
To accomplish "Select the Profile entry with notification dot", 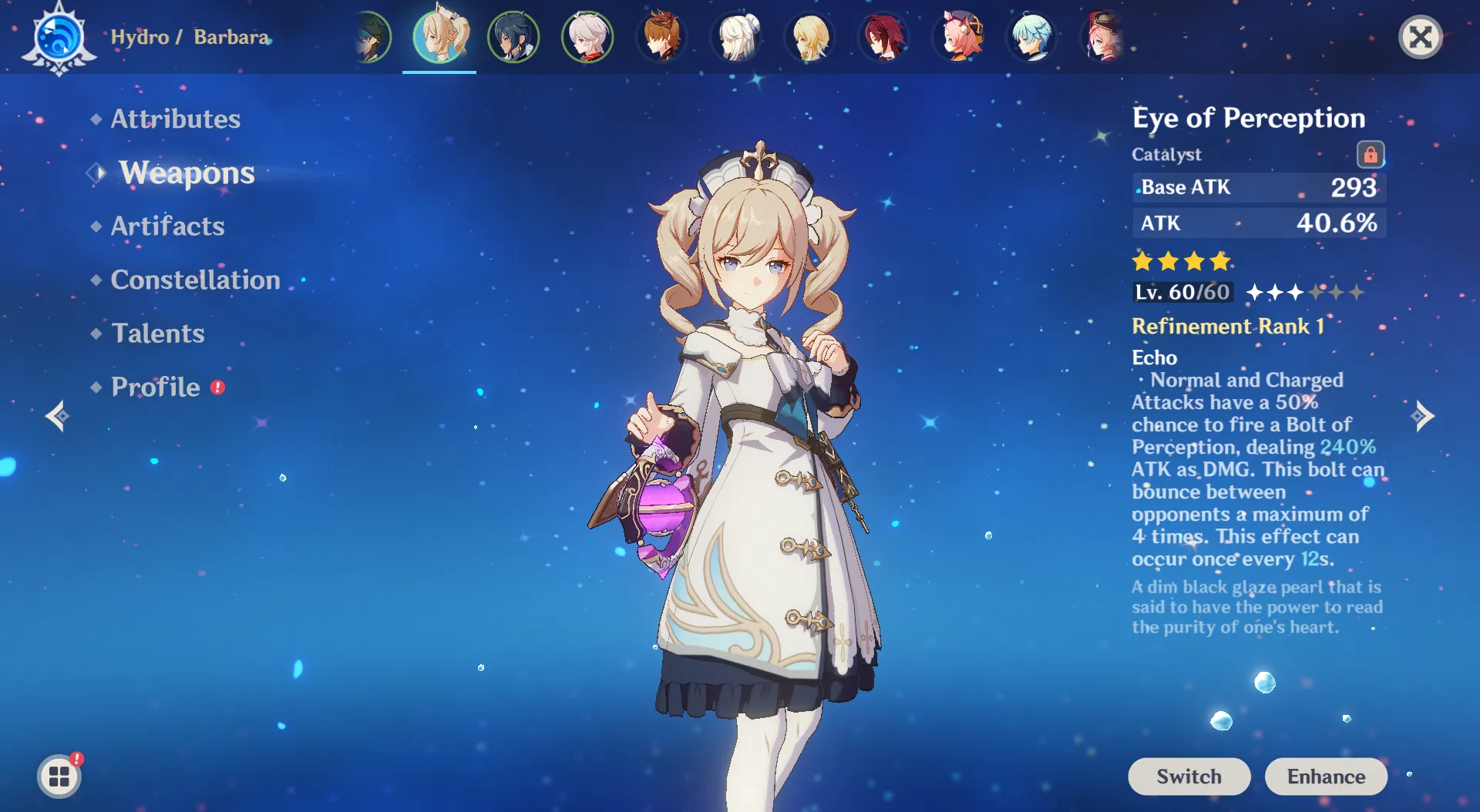I will click(154, 387).
